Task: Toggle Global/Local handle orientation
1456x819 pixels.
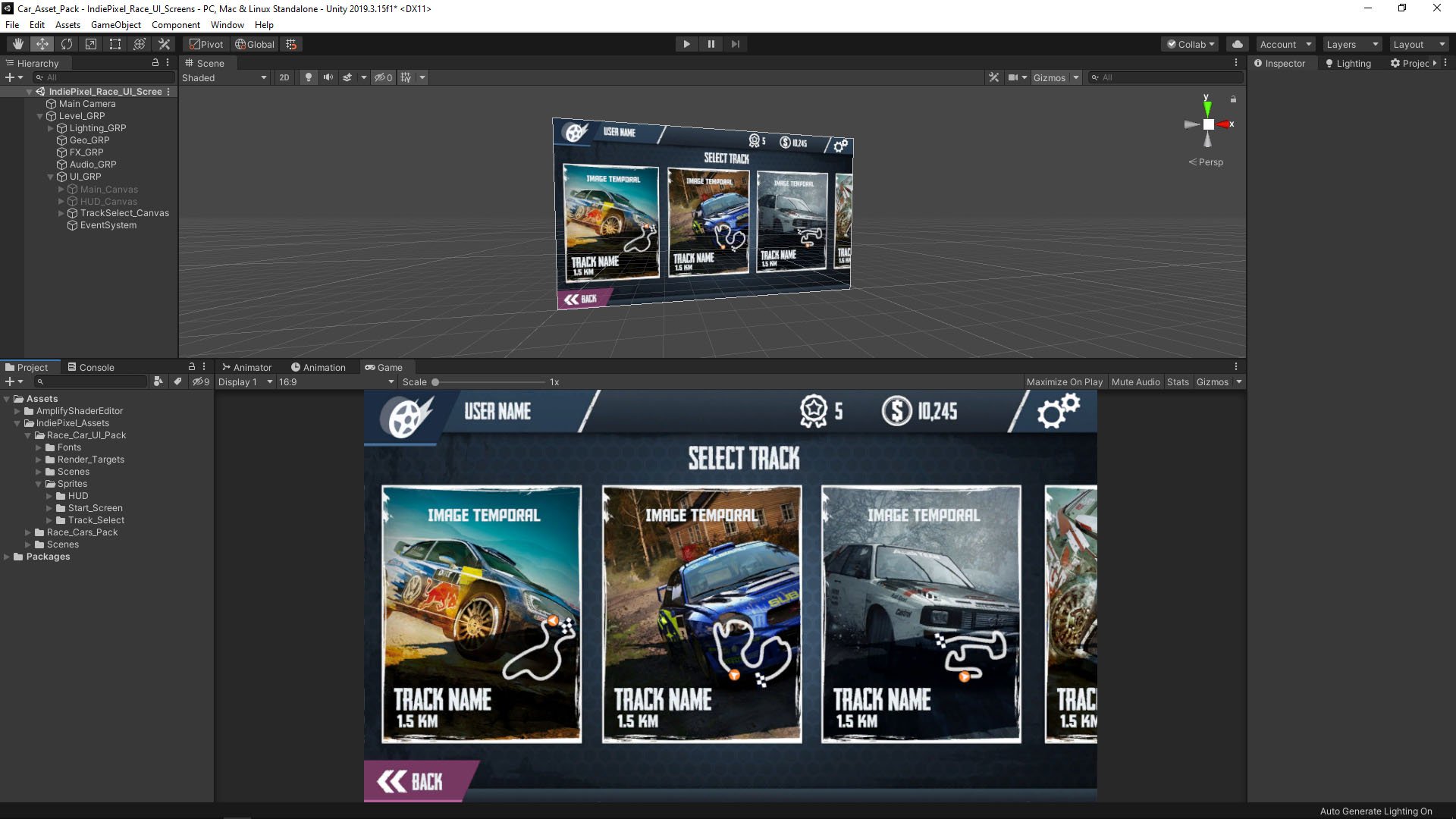Action: click(254, 44)
